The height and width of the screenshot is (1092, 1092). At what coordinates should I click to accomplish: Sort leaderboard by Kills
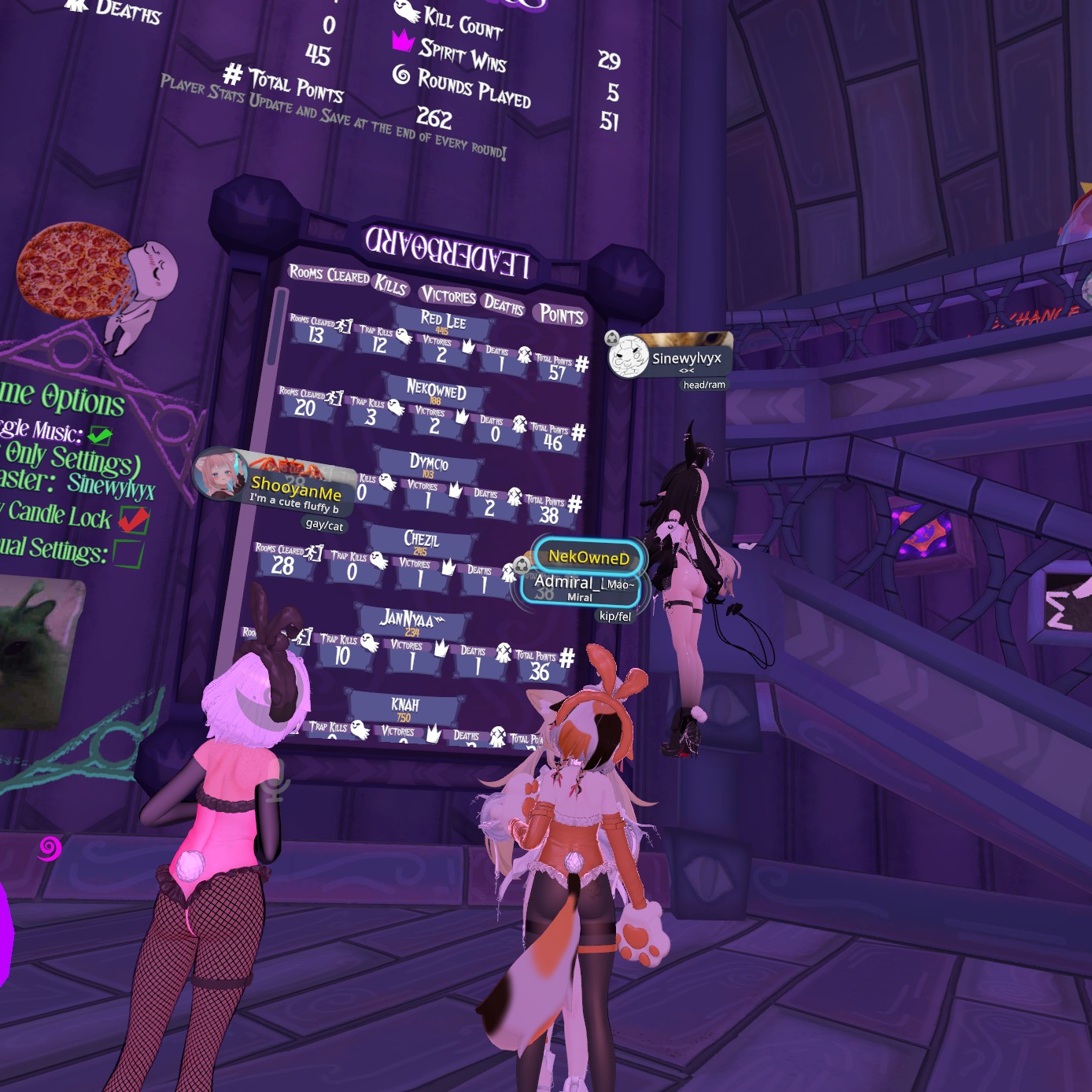390,284
